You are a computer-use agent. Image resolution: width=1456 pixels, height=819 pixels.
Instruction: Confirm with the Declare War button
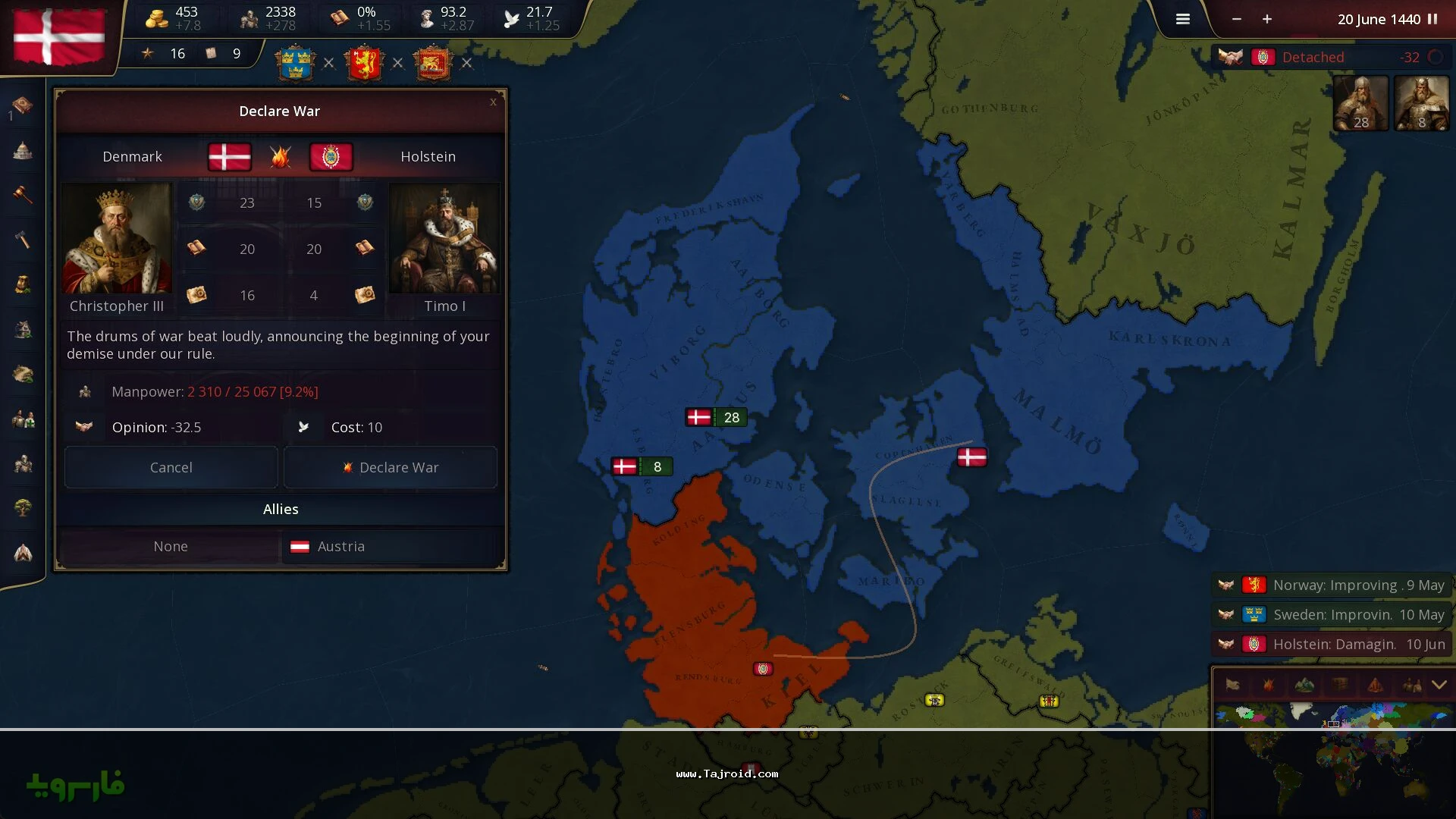pos(391,467)
